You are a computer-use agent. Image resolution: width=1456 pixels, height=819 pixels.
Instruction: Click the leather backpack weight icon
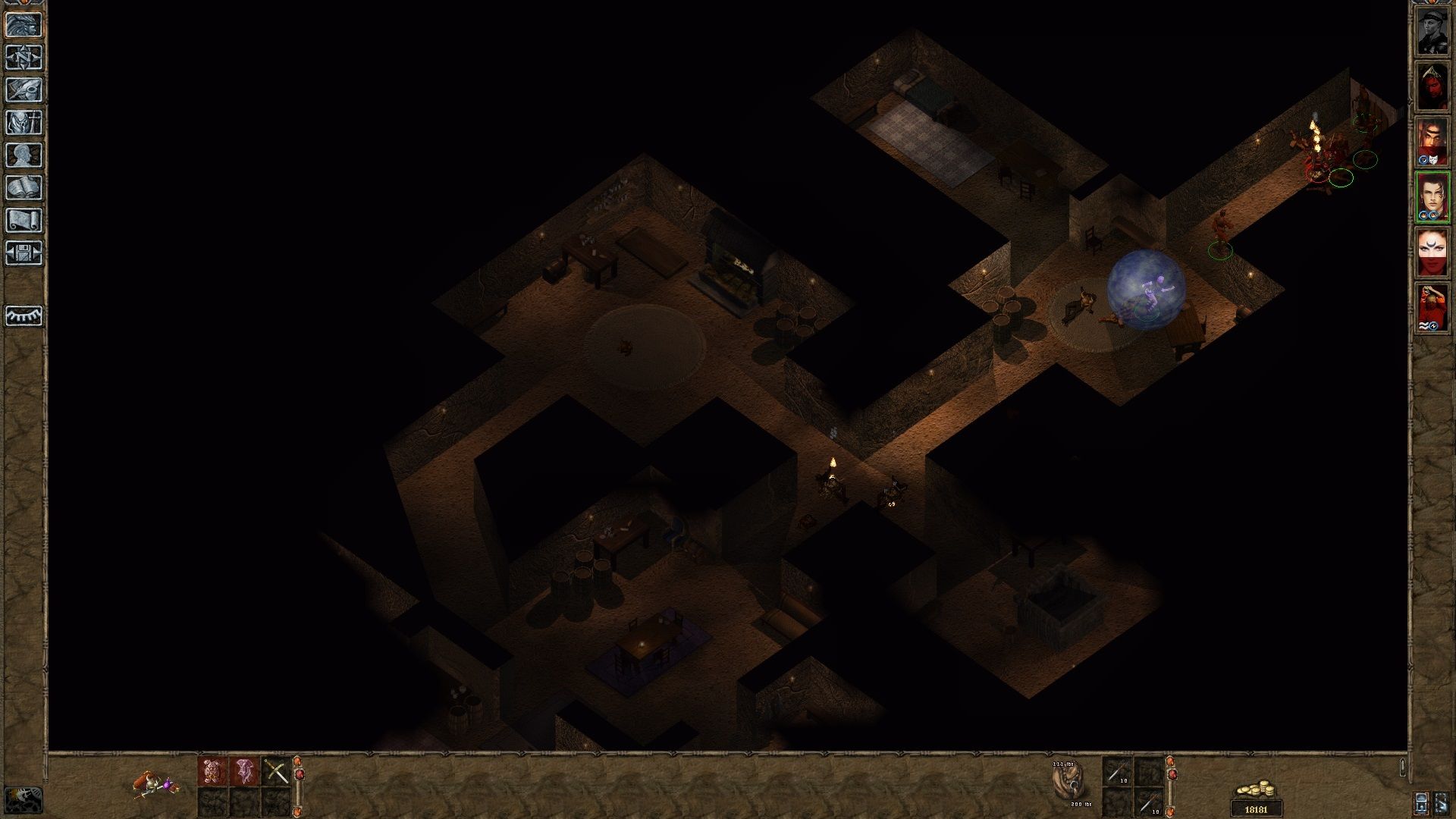coord(1068,783)
